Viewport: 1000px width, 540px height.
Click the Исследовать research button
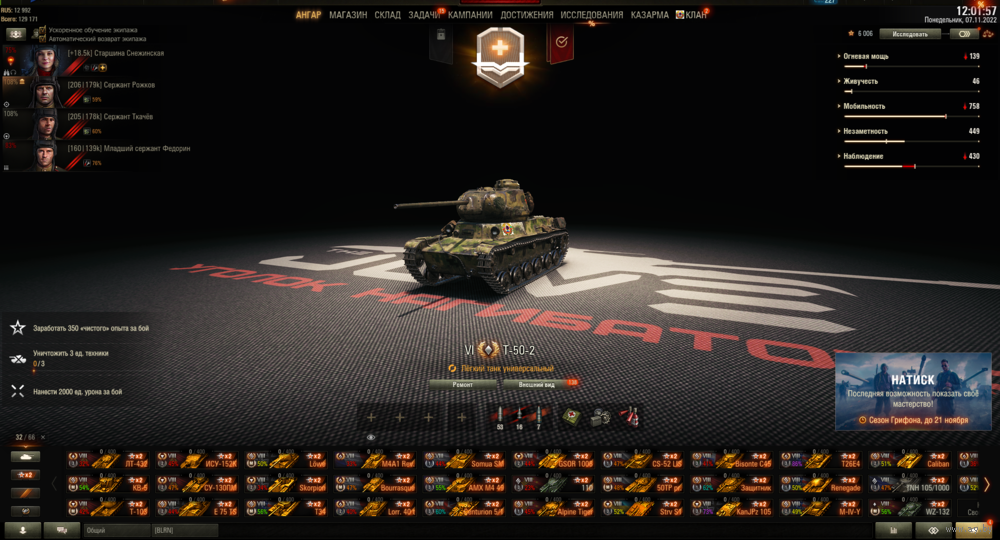[910, 33]
